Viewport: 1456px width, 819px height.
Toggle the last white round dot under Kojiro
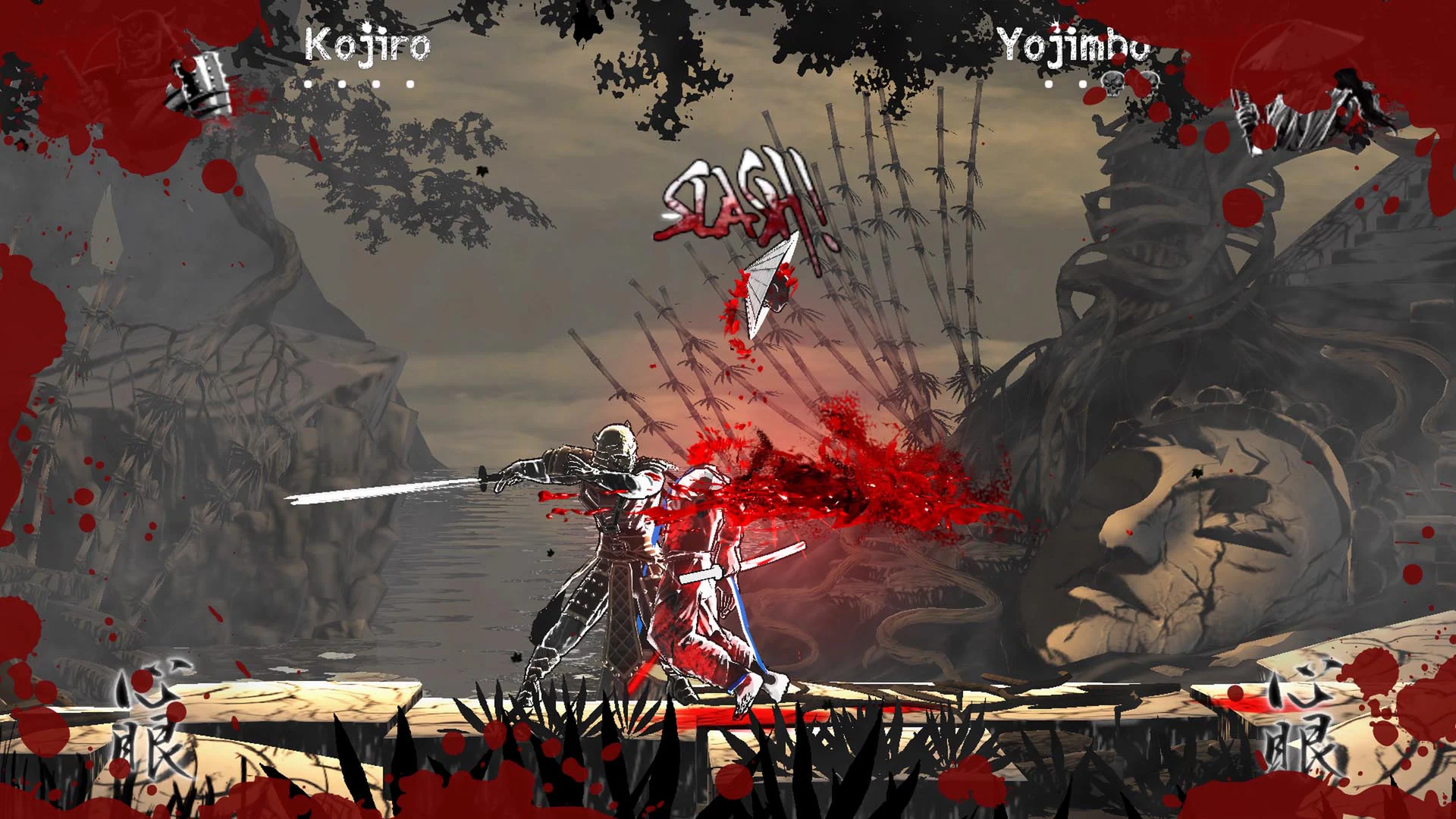pyautogui.click(x=410, y=84)
